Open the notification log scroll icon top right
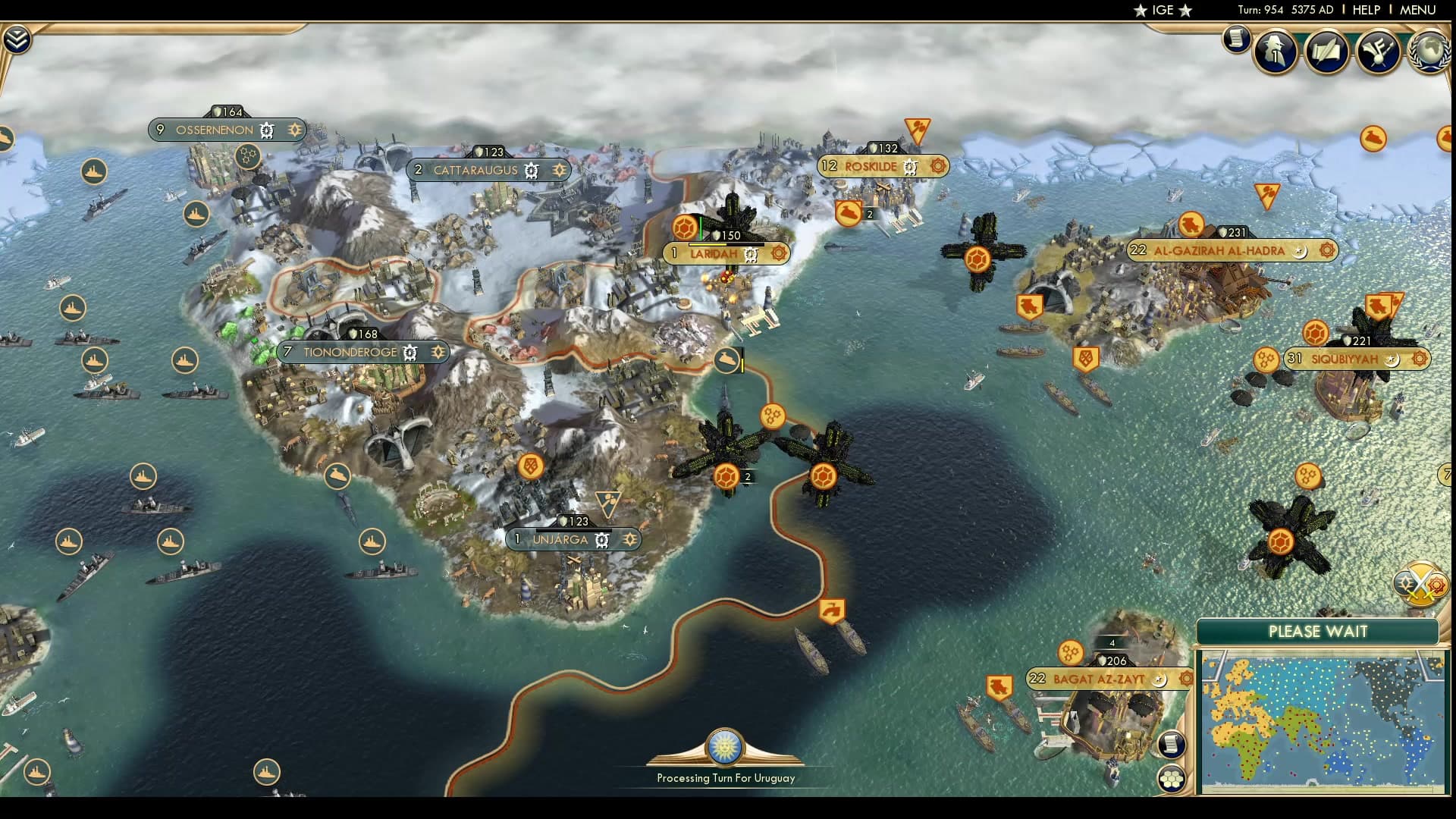 coord(1236,38)
